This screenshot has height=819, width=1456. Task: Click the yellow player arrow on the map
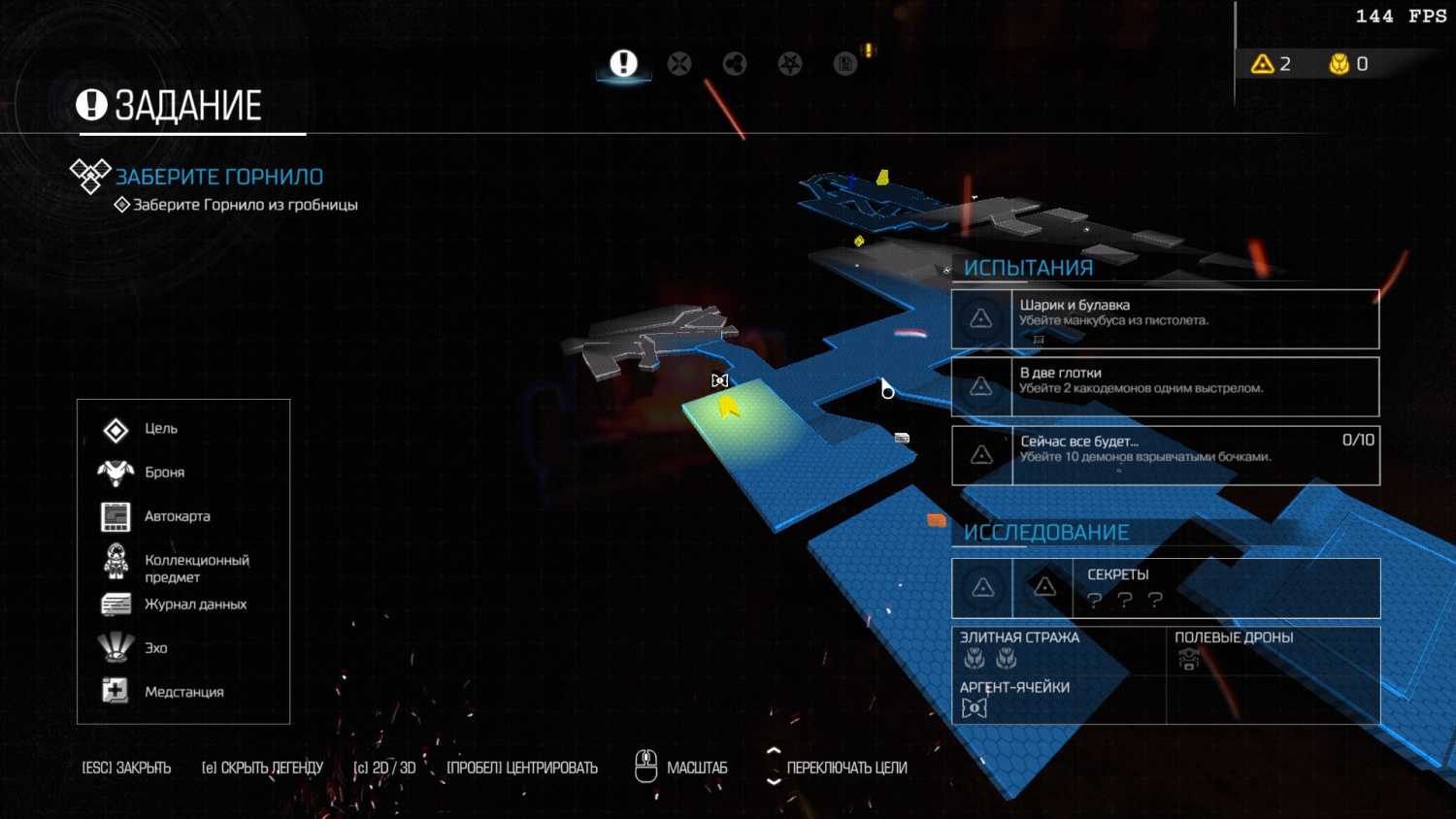pyautogui.click(x=728, y=408)
